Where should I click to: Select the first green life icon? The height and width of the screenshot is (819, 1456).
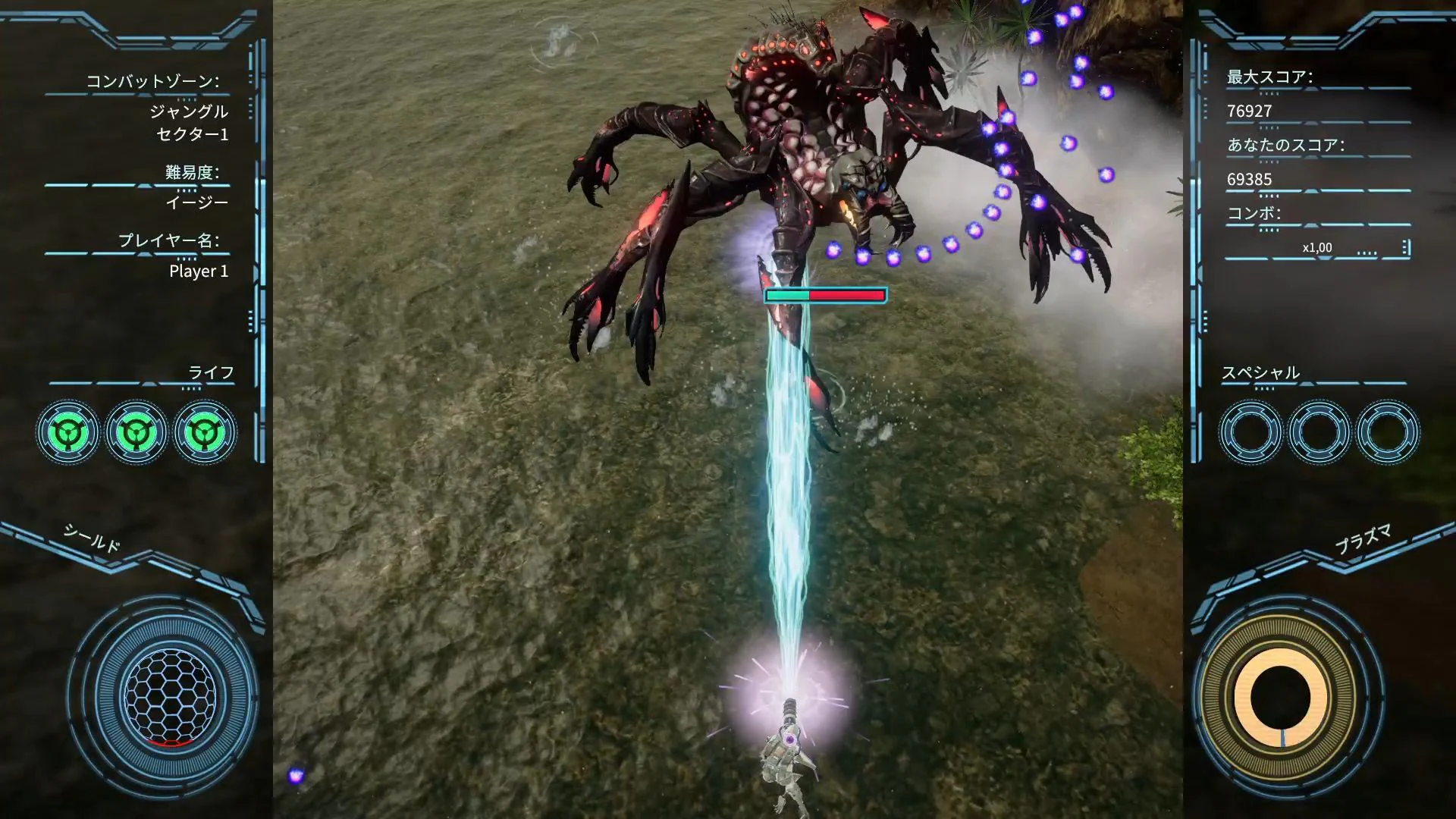(x=69, y=431)
